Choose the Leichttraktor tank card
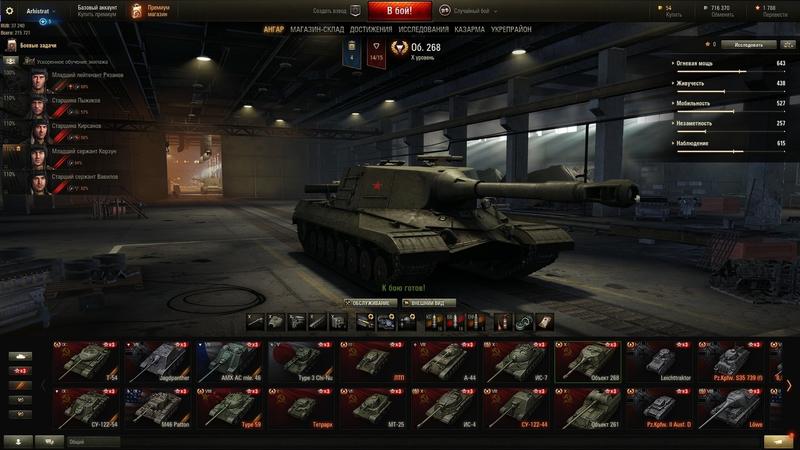Viewport: 800px width, 450px height. point(661,361)
